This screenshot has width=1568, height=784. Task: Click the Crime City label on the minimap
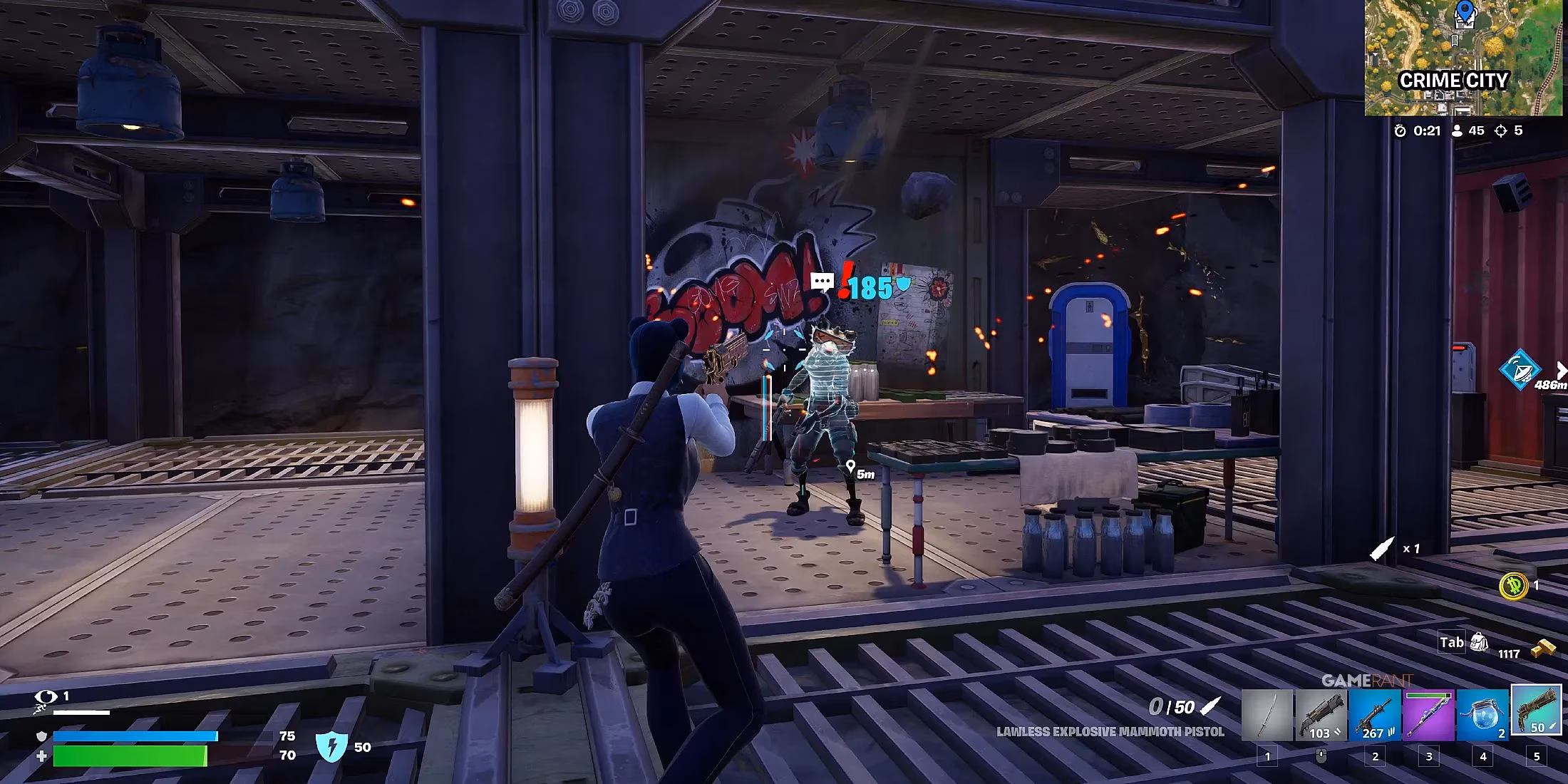click(x=1454, y=81)
